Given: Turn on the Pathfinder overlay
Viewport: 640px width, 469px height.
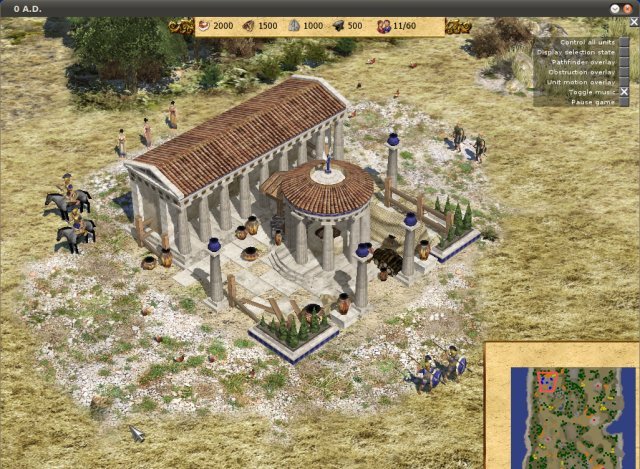Looking at the screenshot, I should [x=624, y=63].
